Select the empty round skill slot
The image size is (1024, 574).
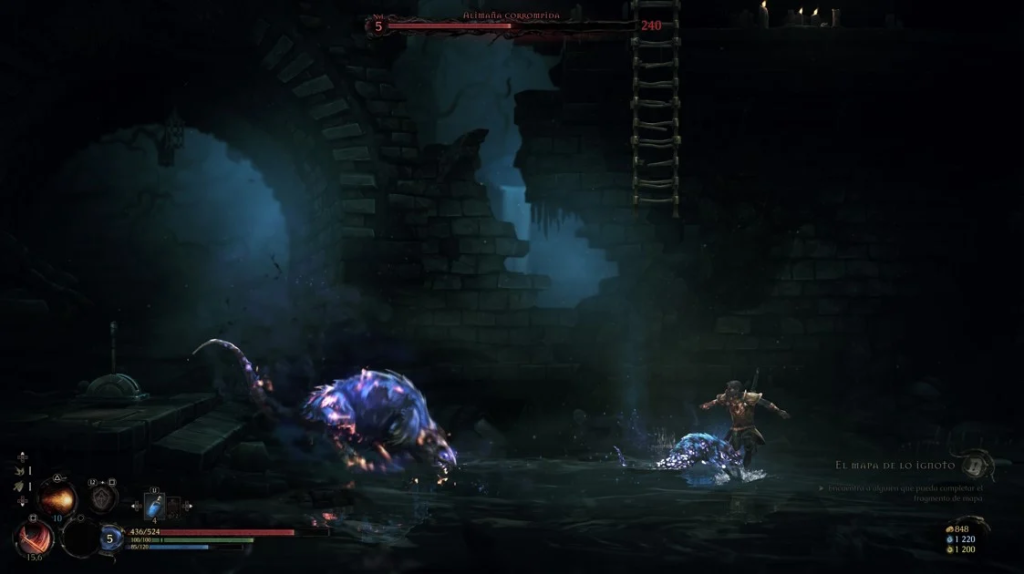pos(79,538)
